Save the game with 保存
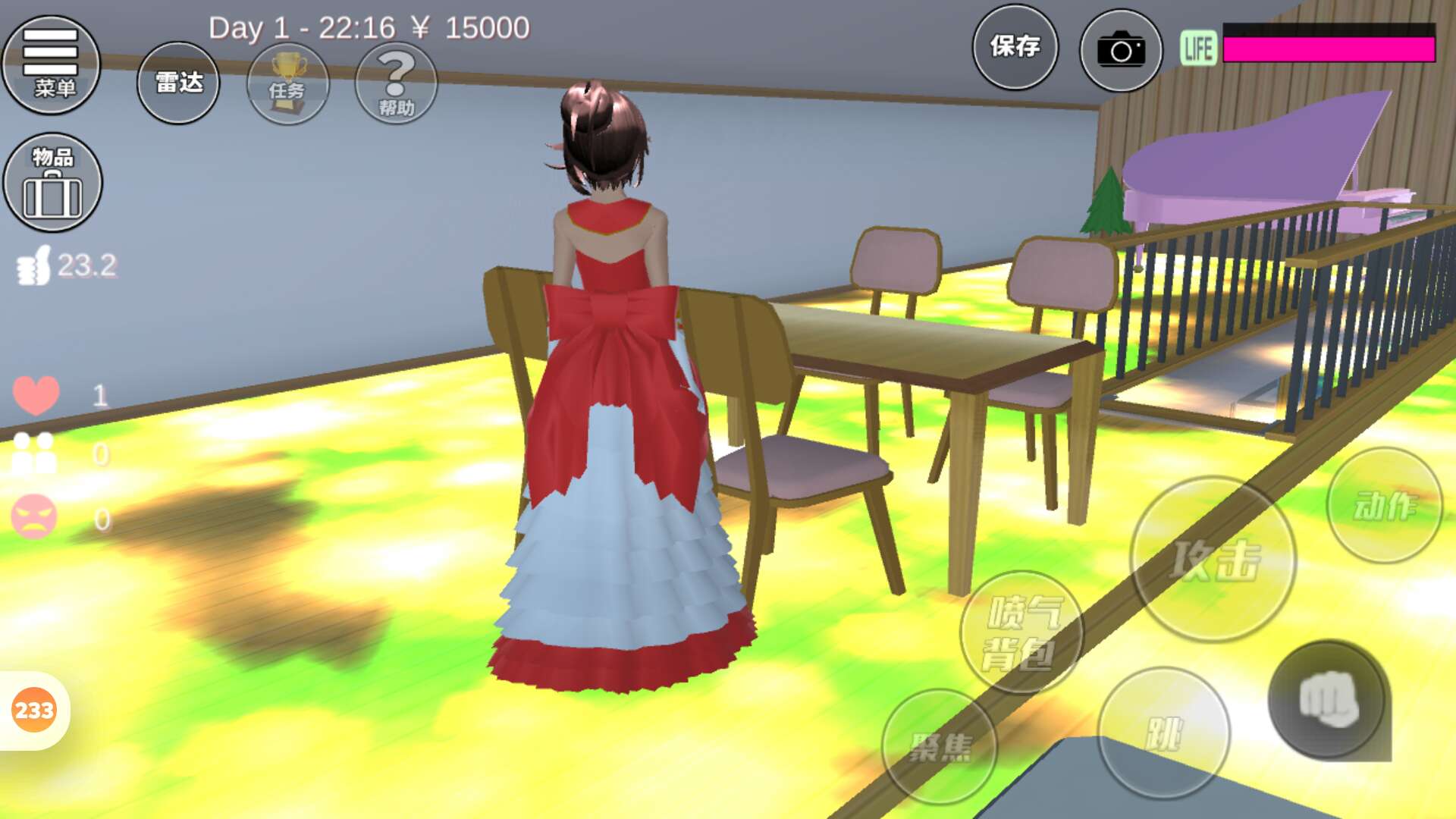 point(1015,47)
